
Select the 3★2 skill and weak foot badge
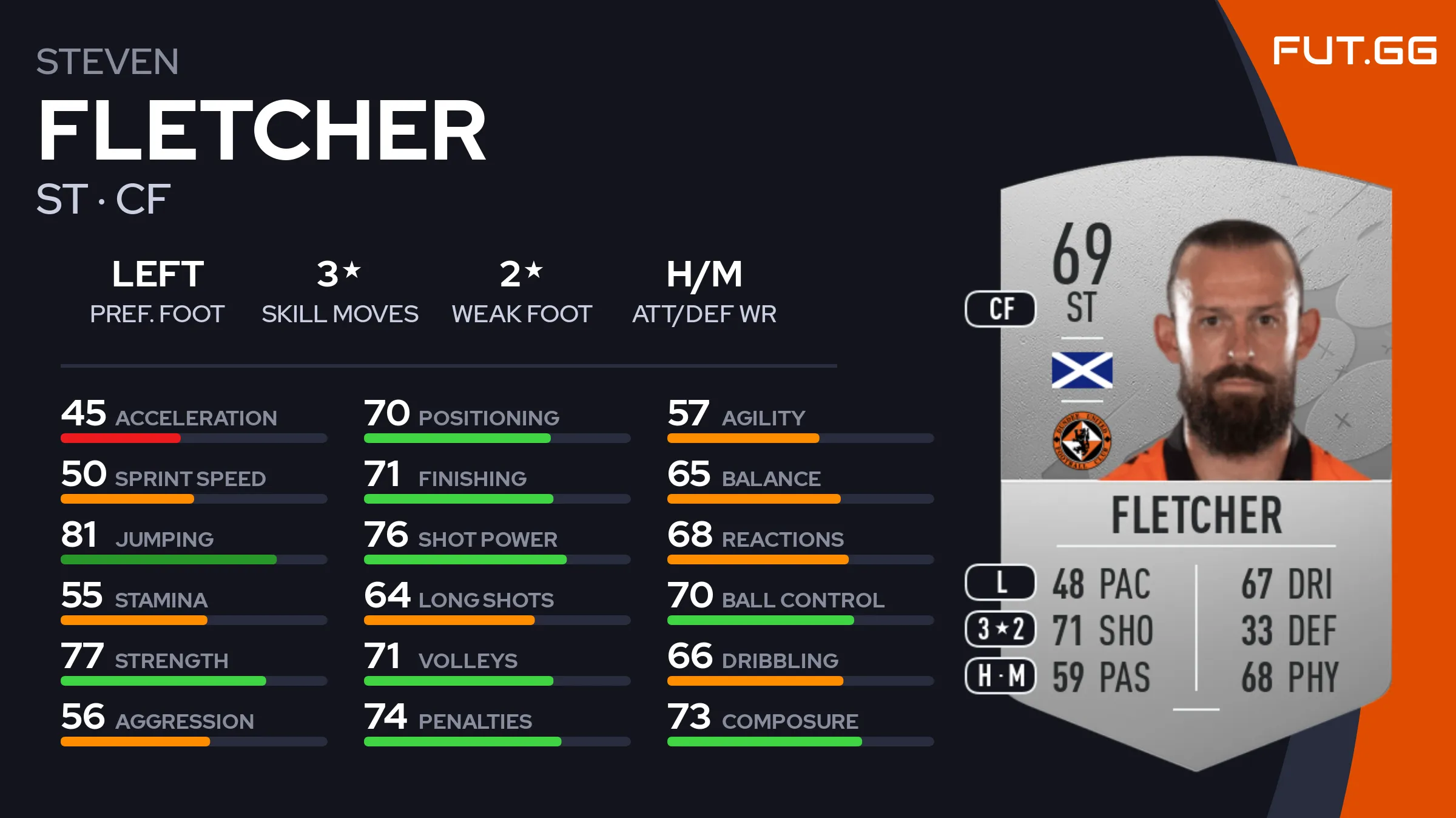point(1000,629)
